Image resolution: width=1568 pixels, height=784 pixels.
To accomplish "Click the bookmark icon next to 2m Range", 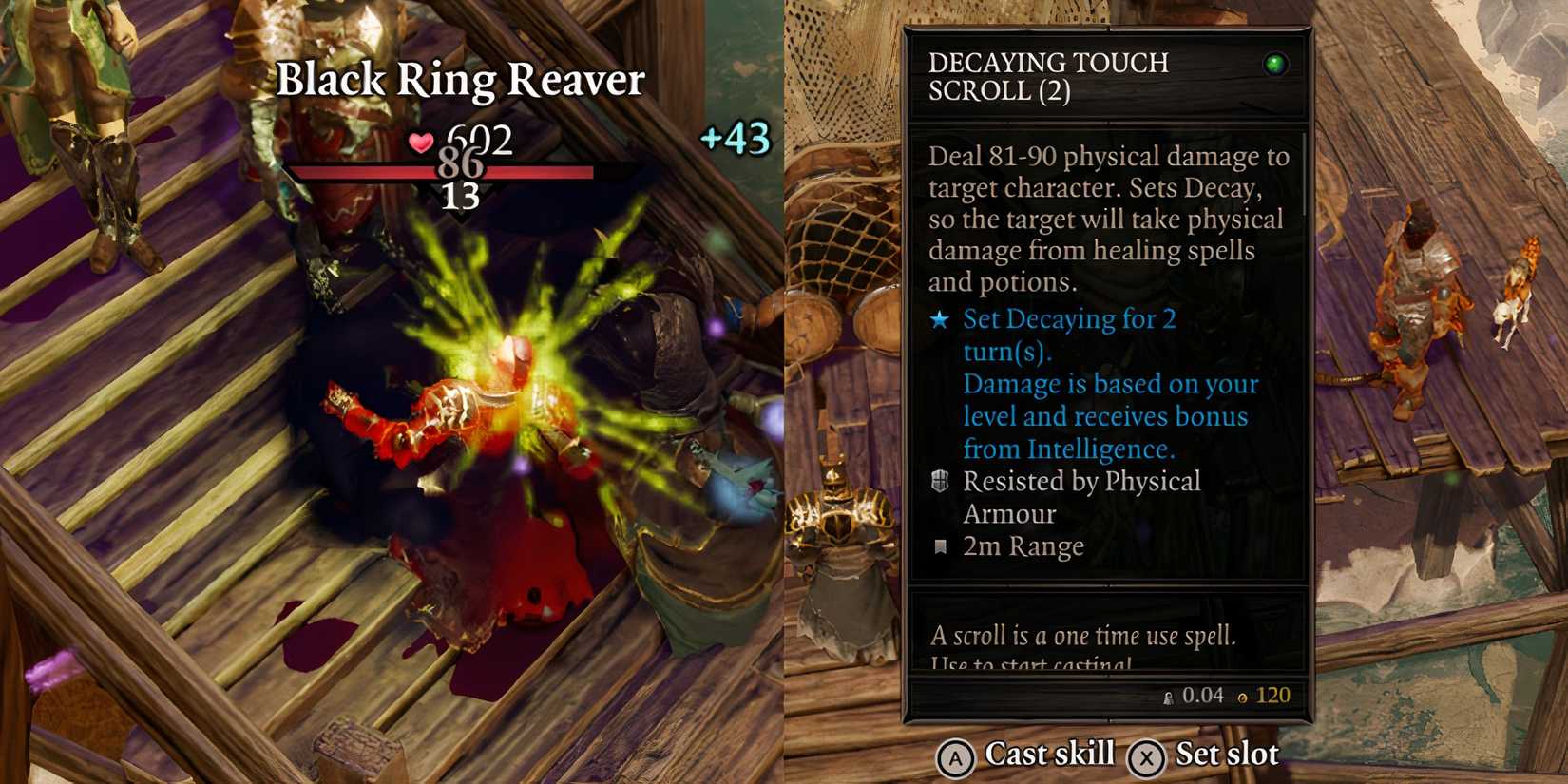I will coord(939,545).
